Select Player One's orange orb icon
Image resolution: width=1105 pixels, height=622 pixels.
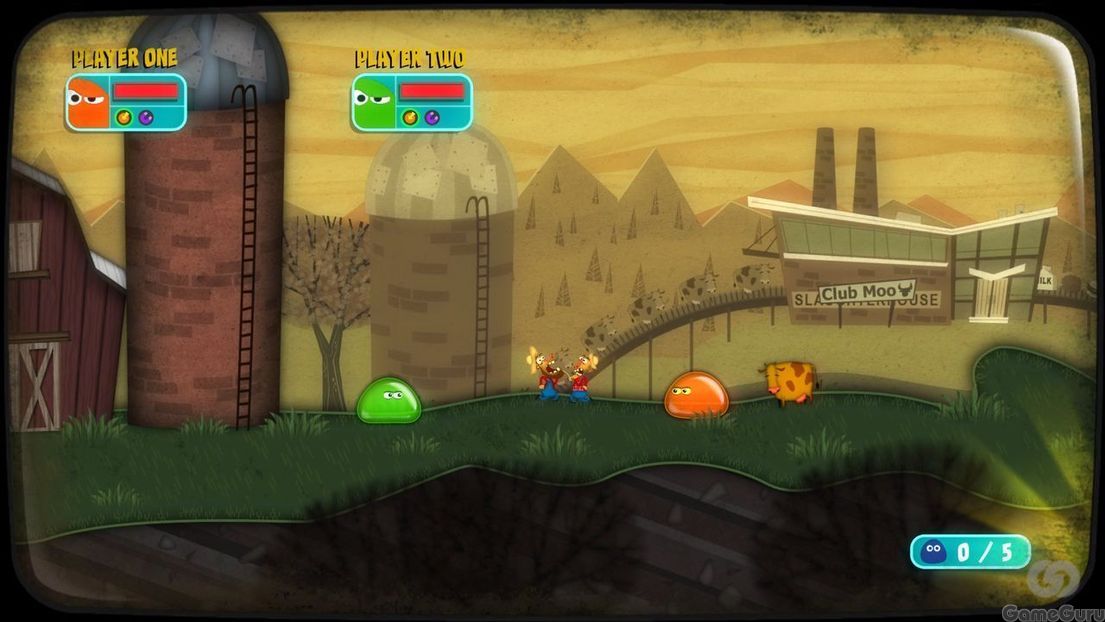click(125, 118)
